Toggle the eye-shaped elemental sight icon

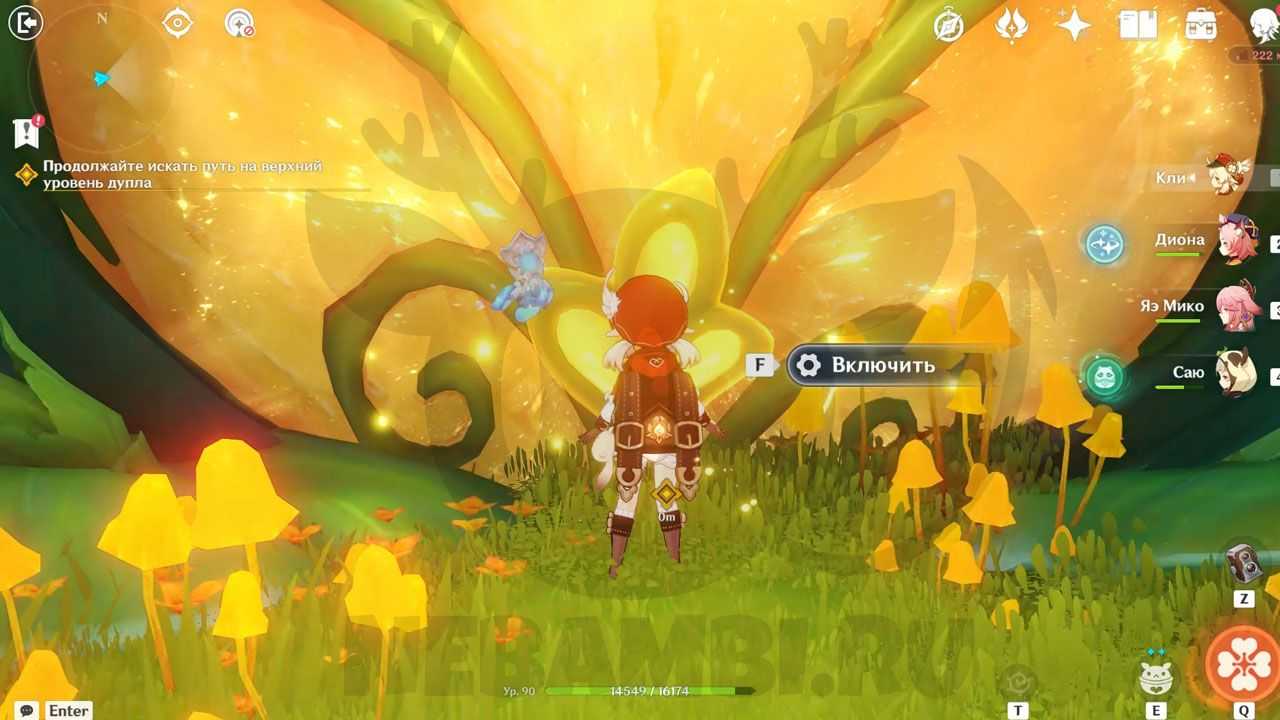[177, 22]
